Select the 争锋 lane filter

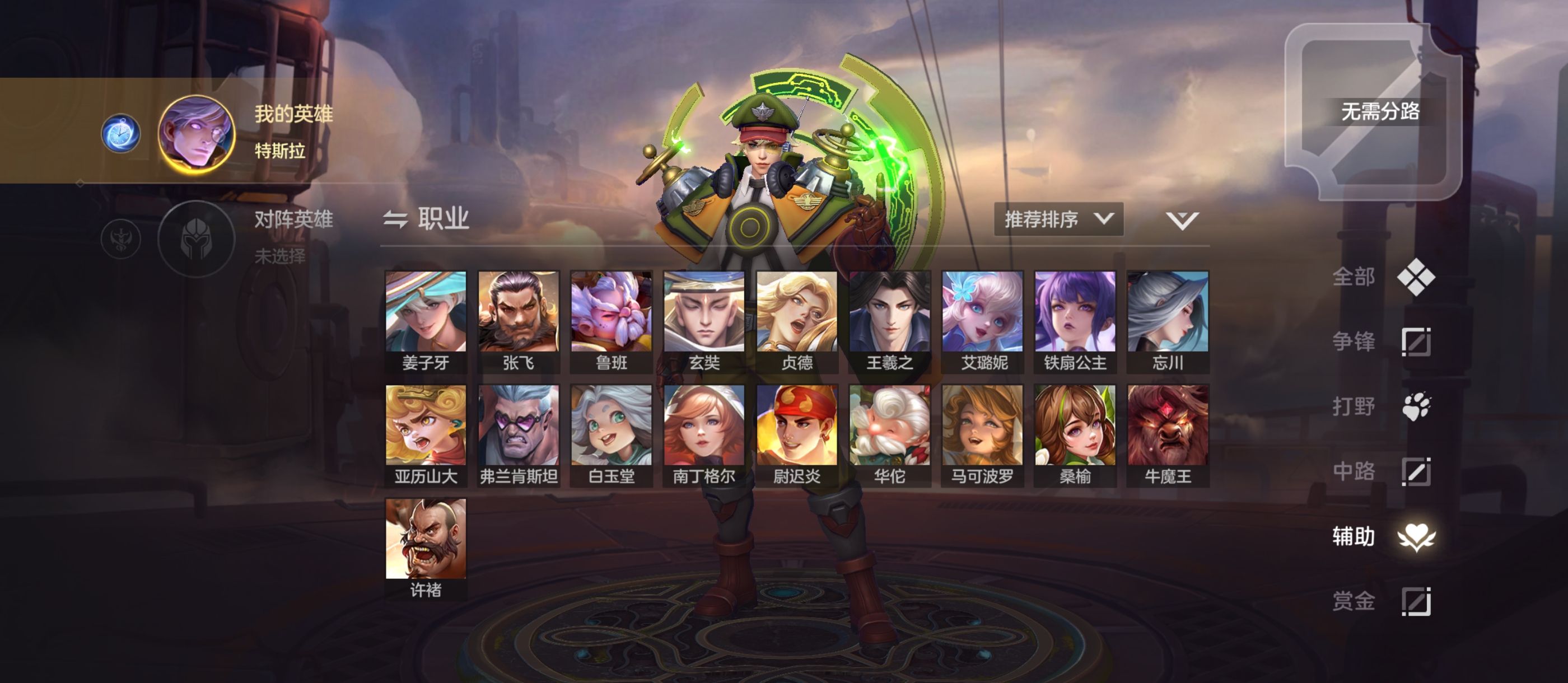point(1382,341)
